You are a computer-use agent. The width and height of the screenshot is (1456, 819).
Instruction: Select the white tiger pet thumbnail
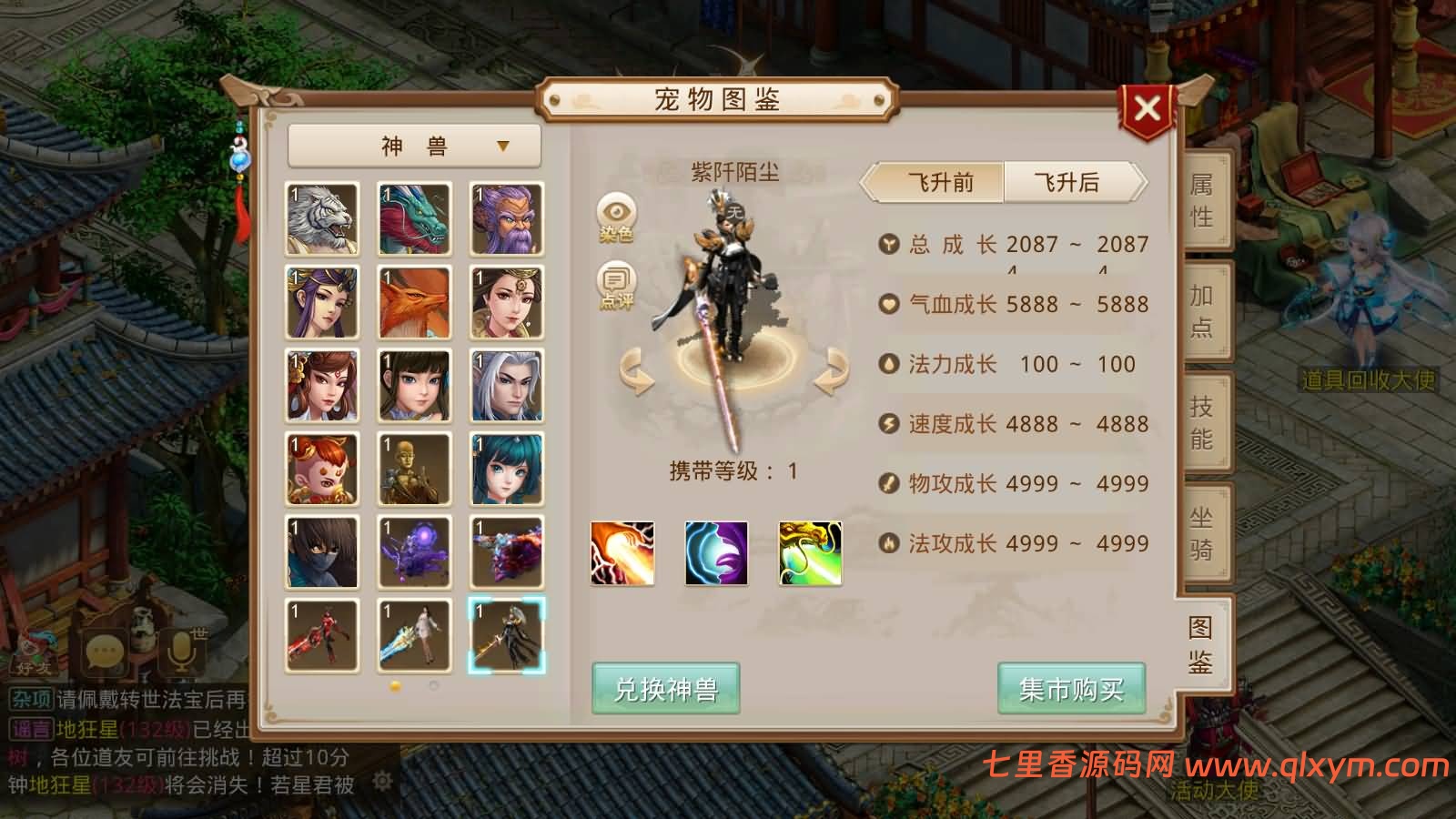(322, 218)
